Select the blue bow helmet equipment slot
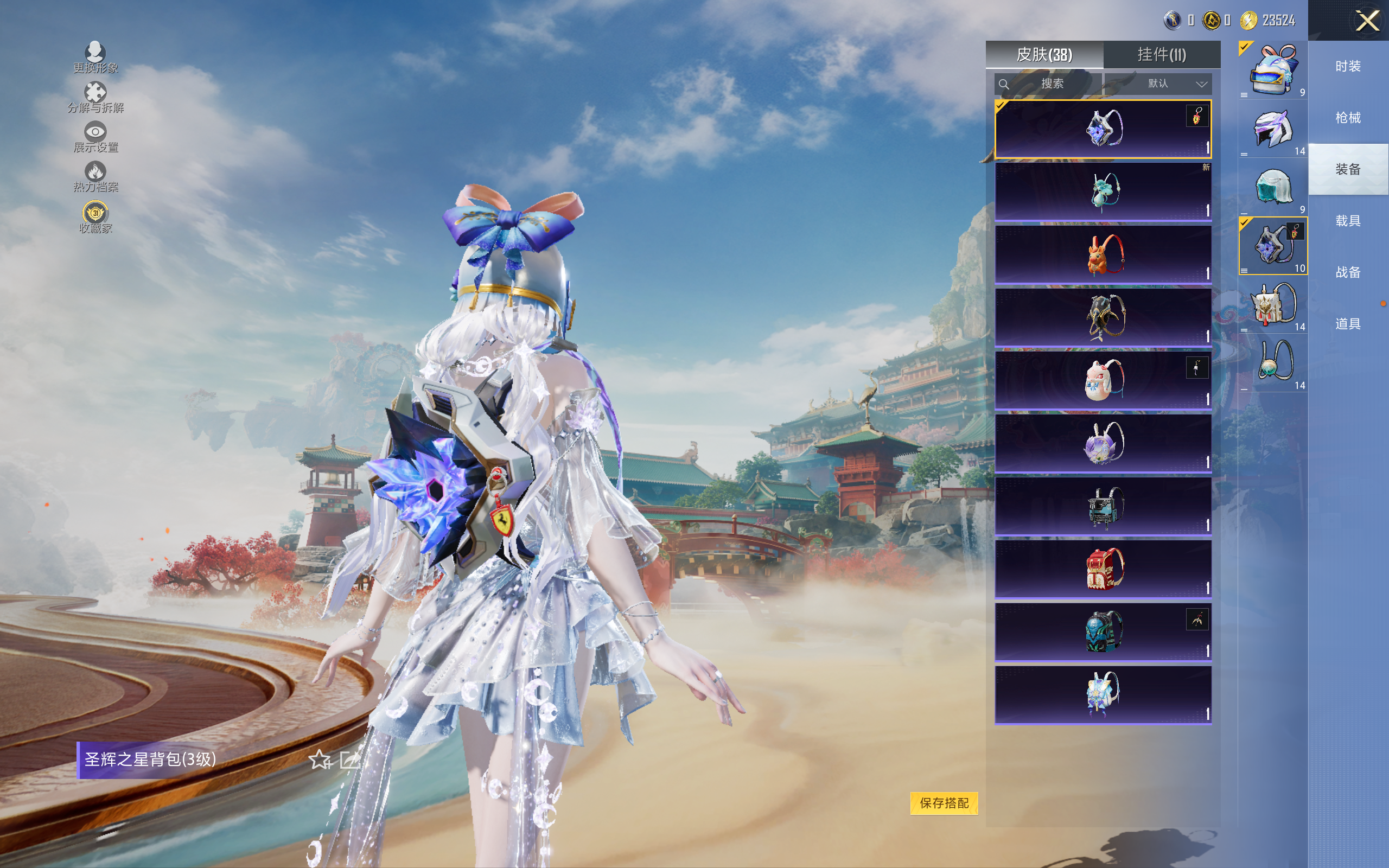This screenshot has width=1389, height=868. pyautogui.click(x=1272, y=69)
